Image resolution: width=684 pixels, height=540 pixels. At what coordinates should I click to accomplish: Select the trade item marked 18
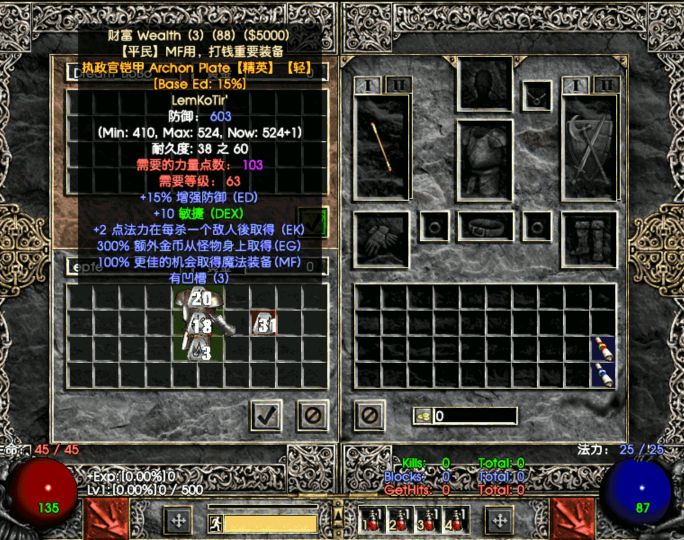point(202,326)
